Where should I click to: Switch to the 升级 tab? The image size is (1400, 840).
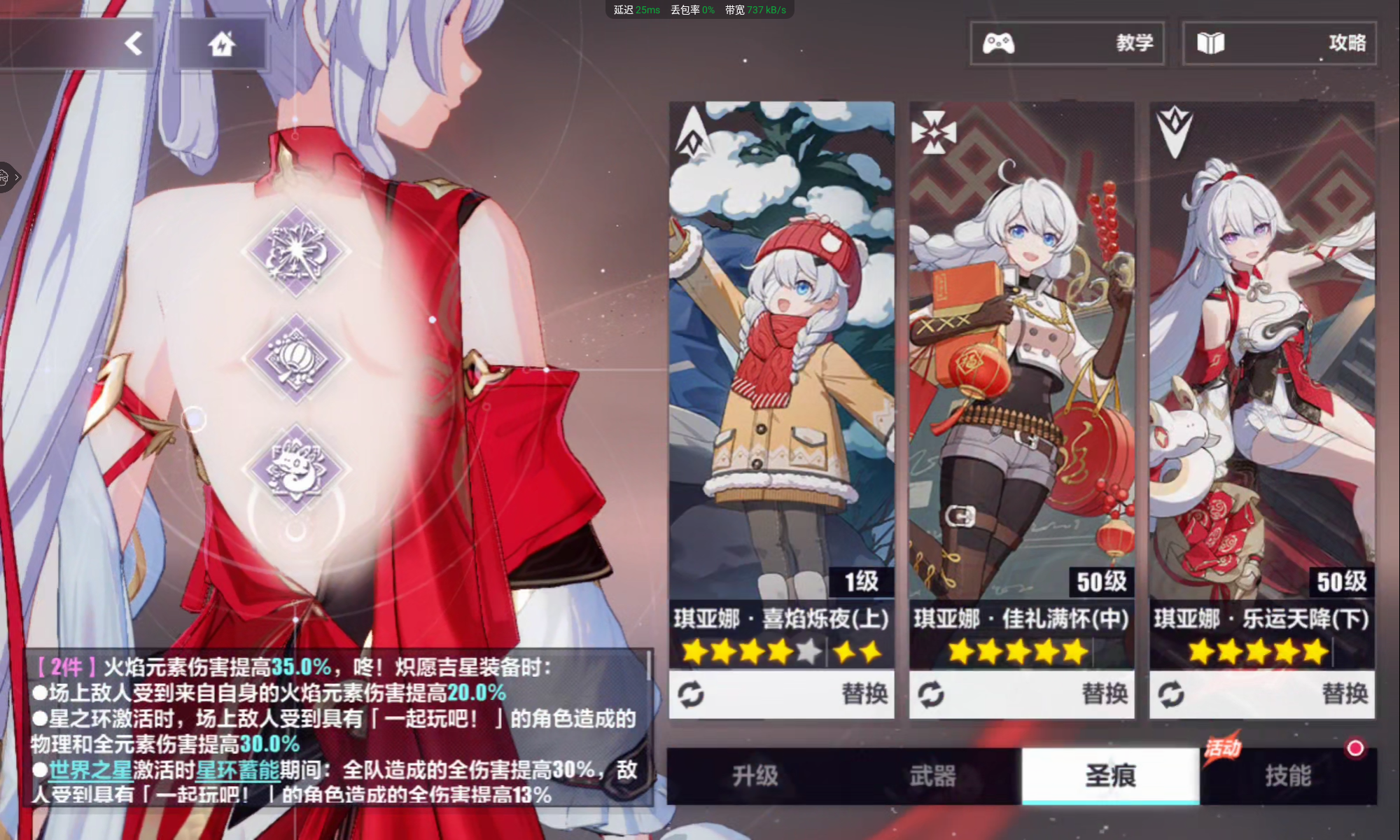click(x=754, y=777)
